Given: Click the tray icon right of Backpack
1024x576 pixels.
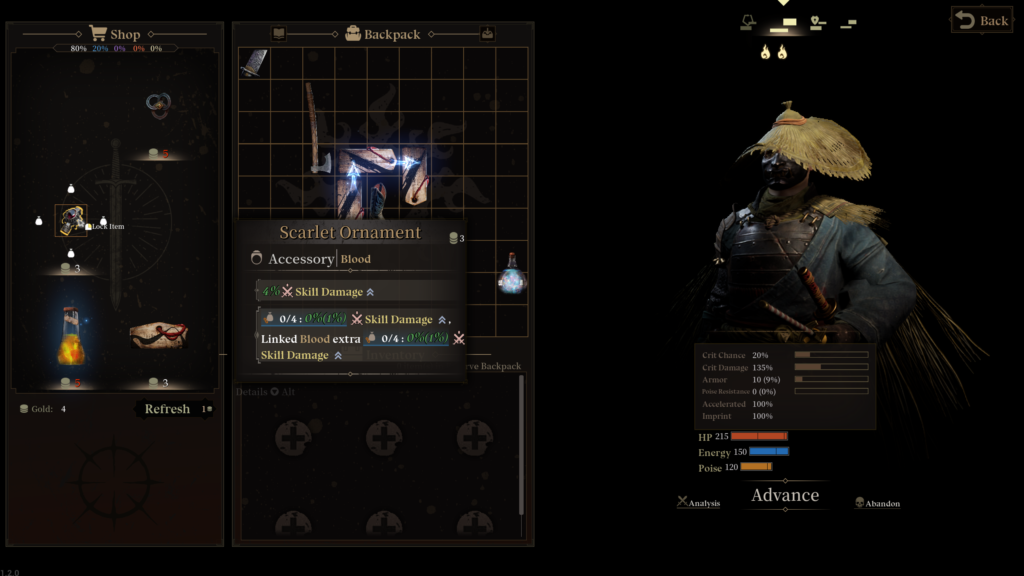Looking at the screenshot, I should [487, 33].
